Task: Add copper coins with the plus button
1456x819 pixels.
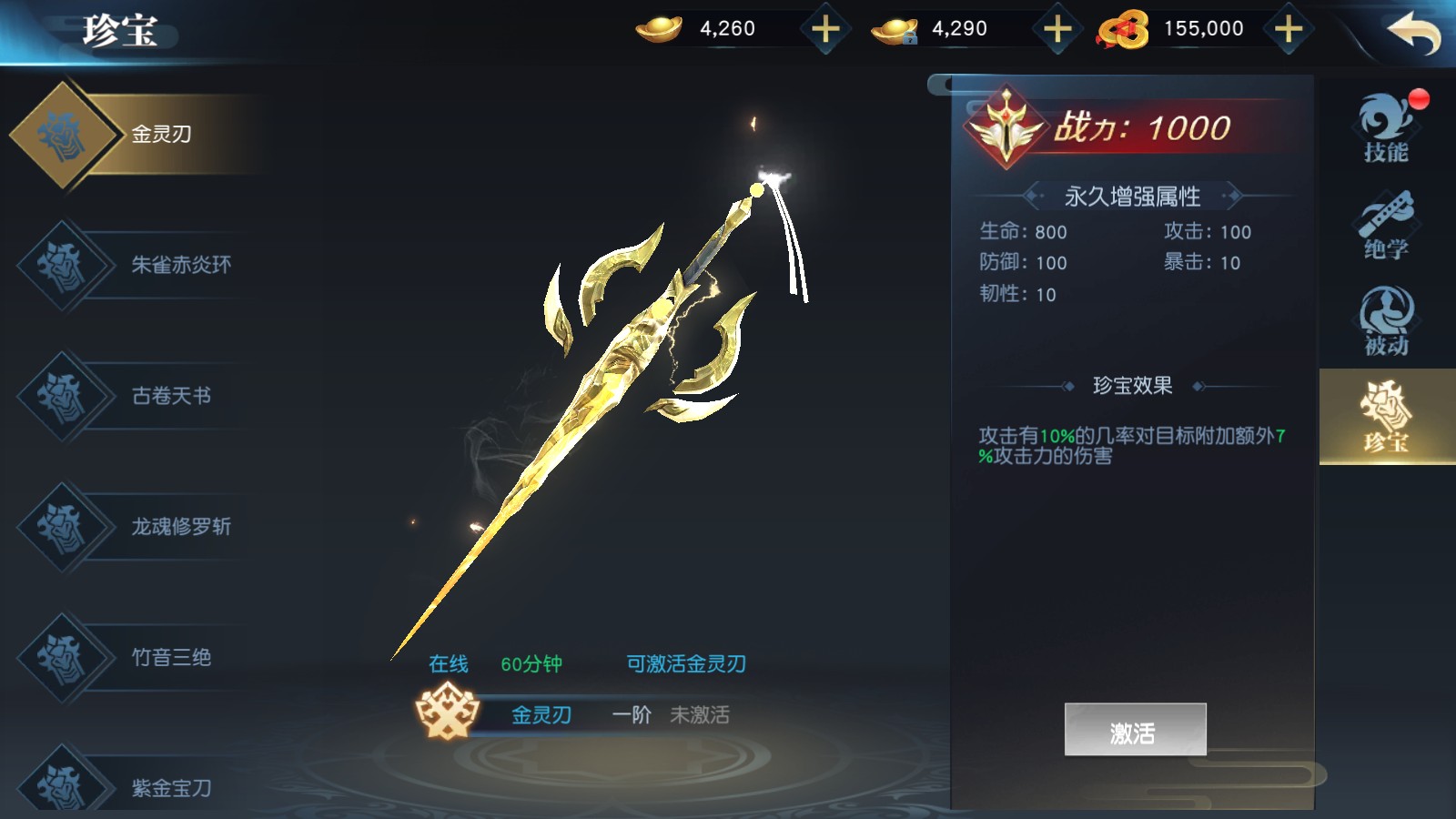Action: [1289, 29]
